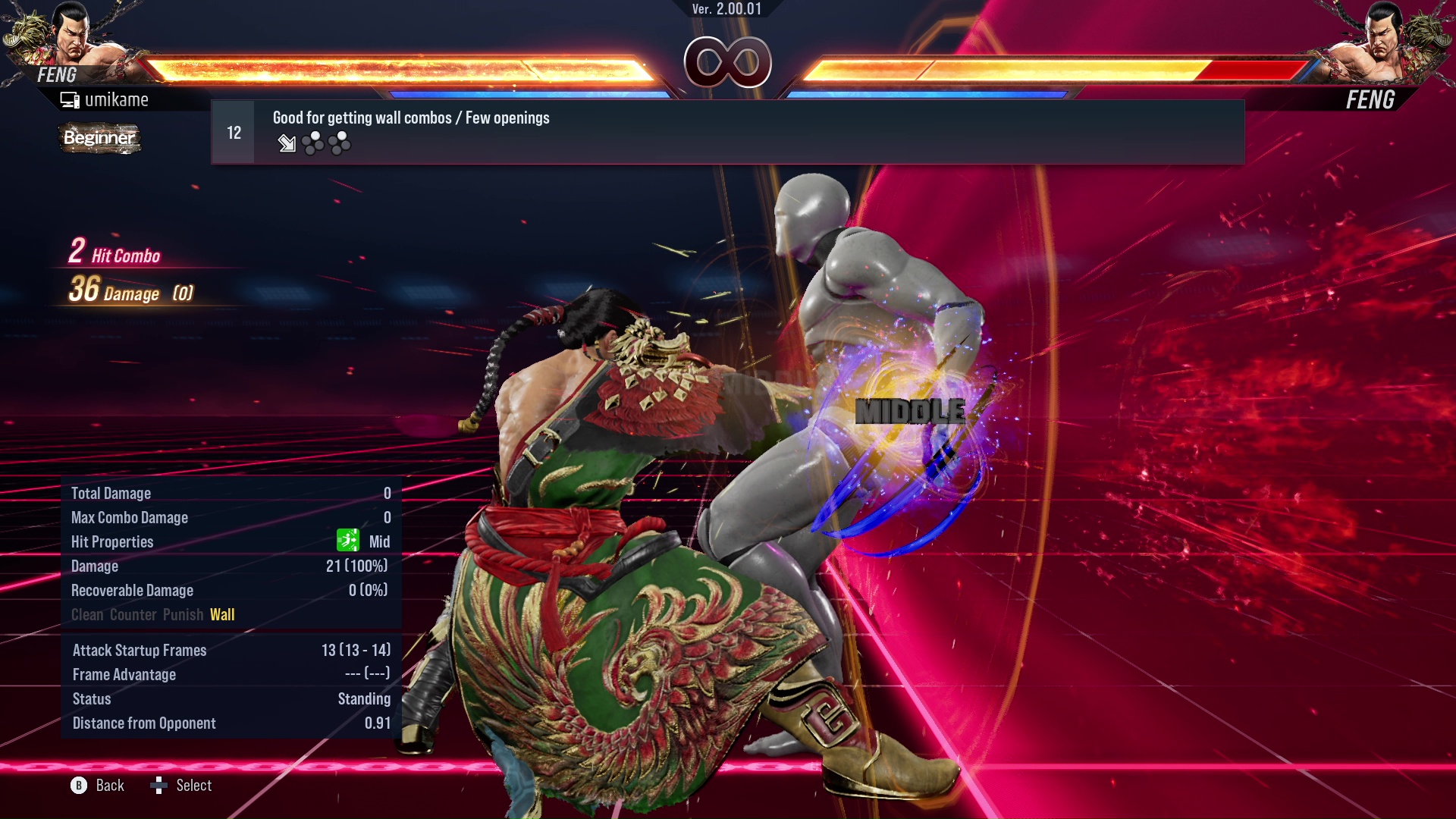Highlight the Wall indicator label
The image size is (1456, 819).
pyautogui.click(x=223, y=615)
